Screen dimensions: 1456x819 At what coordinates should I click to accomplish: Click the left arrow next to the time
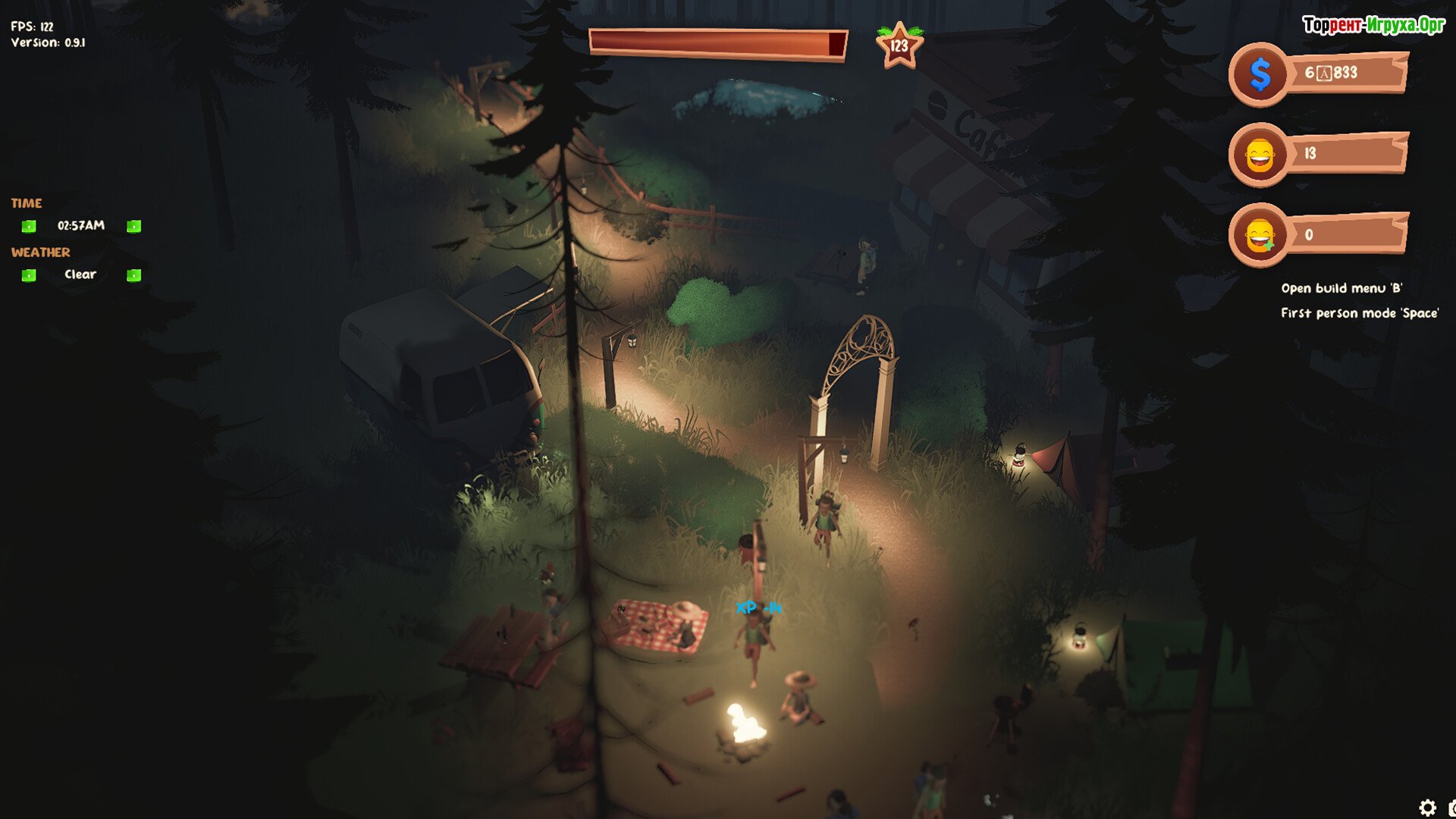pos(29,226)
